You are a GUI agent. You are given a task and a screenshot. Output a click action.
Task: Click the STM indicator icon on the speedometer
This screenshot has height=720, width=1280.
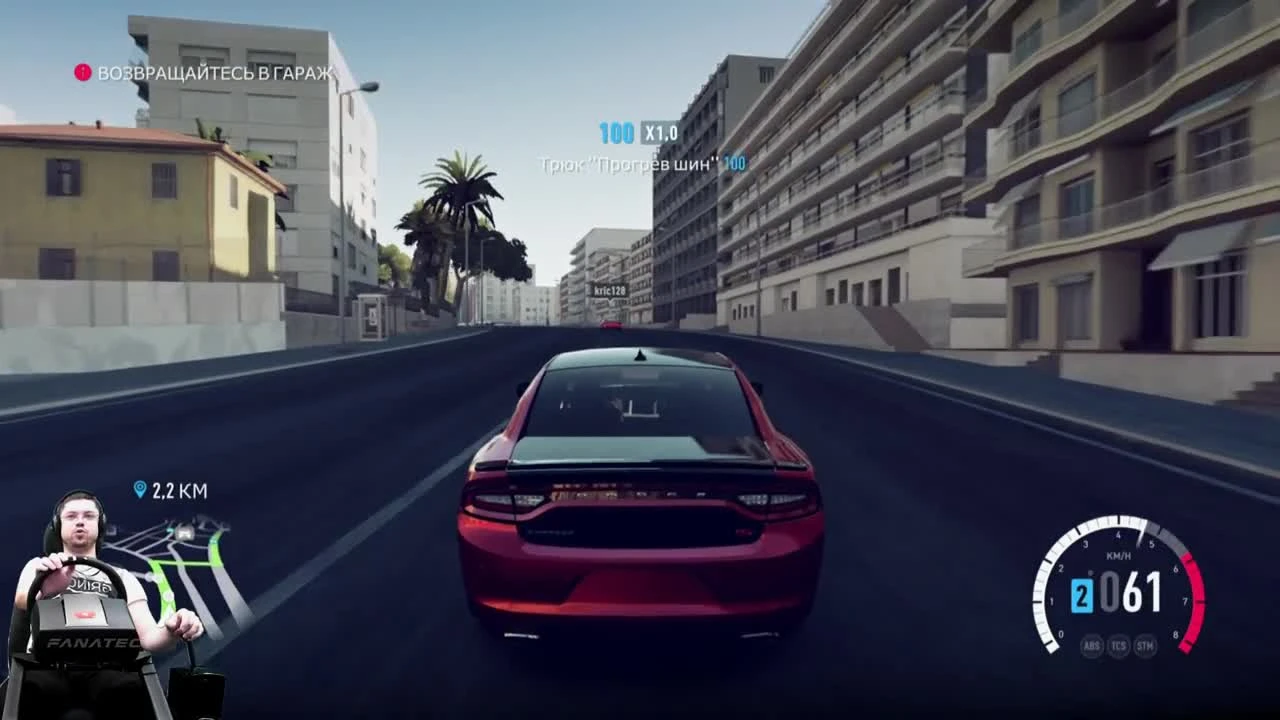coord(1144,646)
